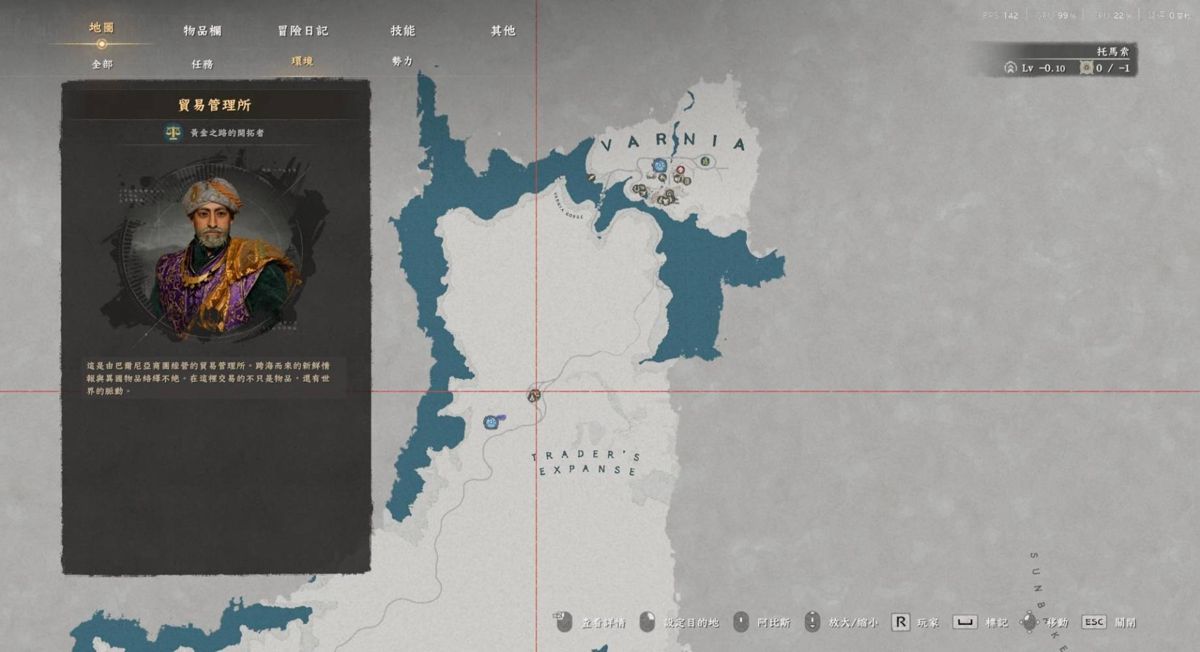
Task: Show 全部 map filter
Action: [x=102, y=62]
